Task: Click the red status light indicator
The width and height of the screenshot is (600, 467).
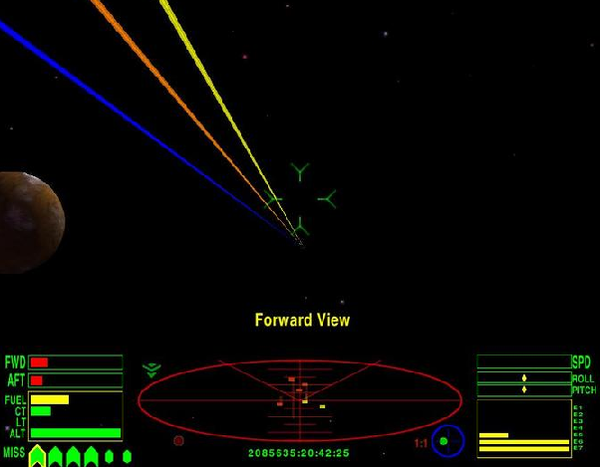Action: click(178, 440)
